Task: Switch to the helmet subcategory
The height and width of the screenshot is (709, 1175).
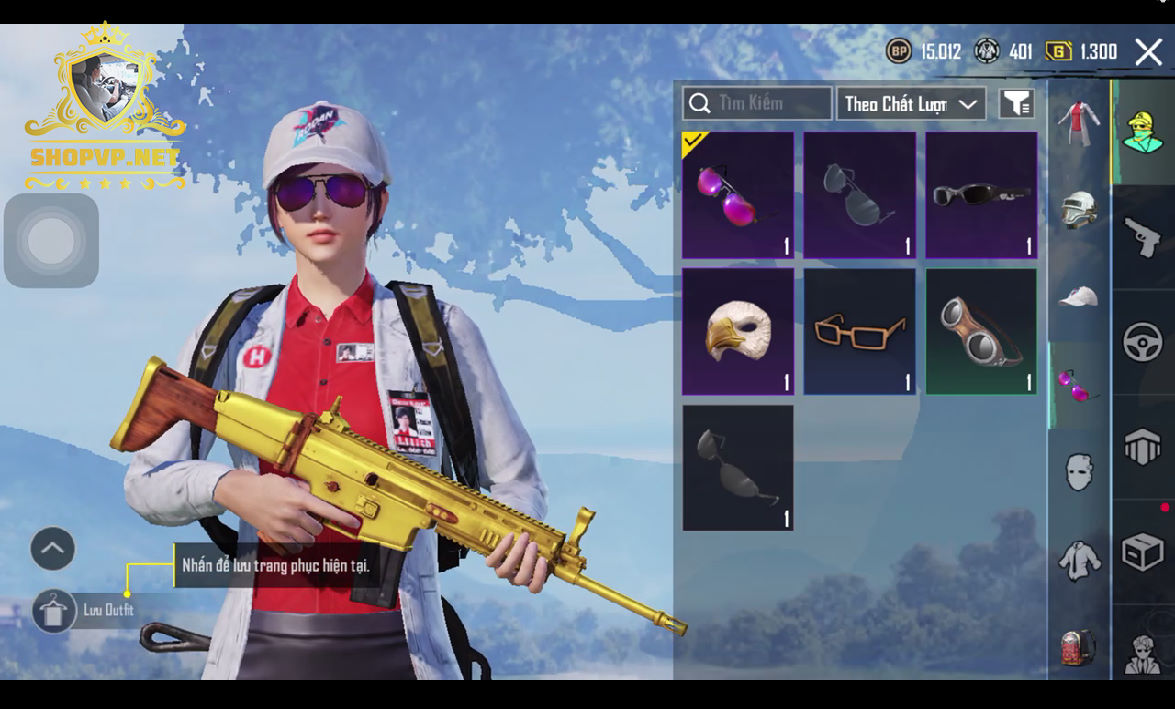Action: click(1079, 210)
